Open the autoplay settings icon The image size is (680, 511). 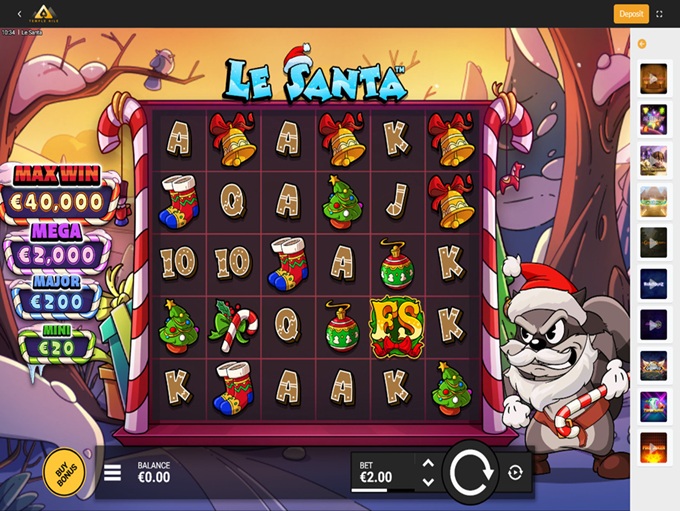pos(515,473)
